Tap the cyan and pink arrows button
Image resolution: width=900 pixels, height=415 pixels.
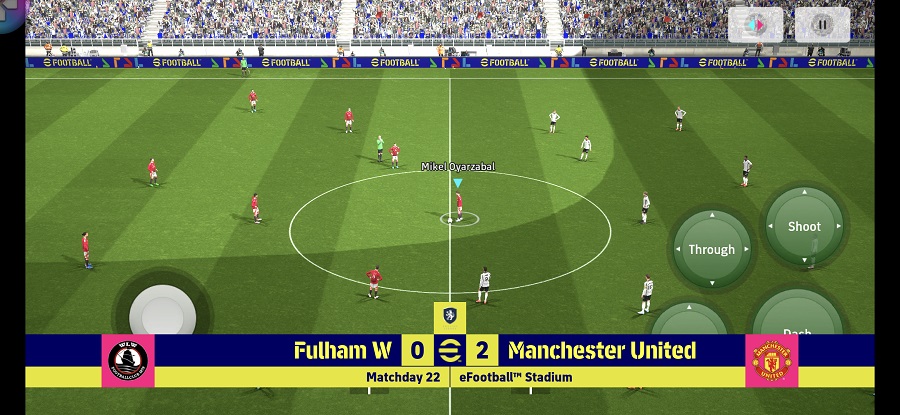755,24
